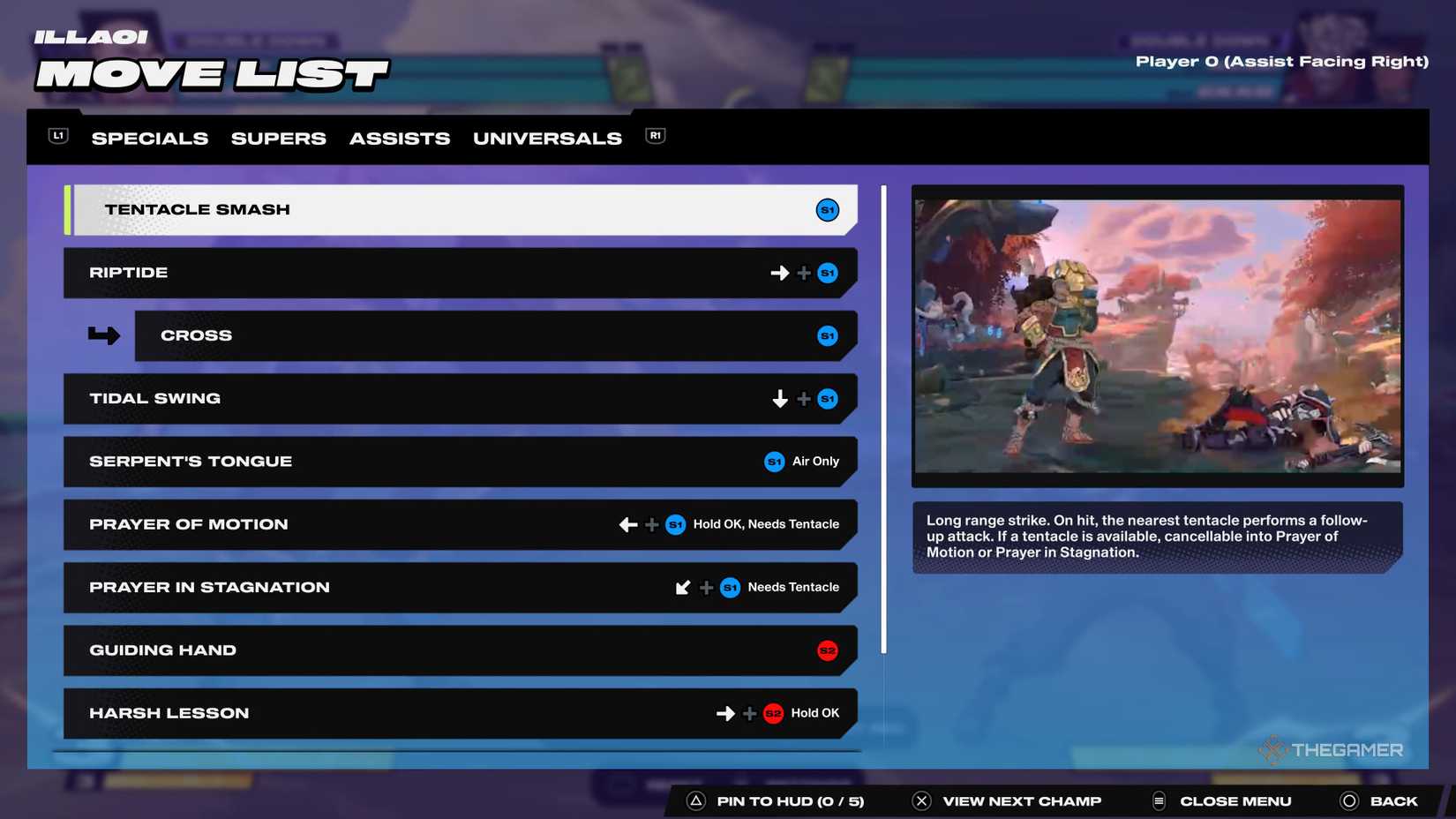Screen dimensions: 1456x819
Task: Click the L1 shoulder button icon near Specials
Action: 56,135
